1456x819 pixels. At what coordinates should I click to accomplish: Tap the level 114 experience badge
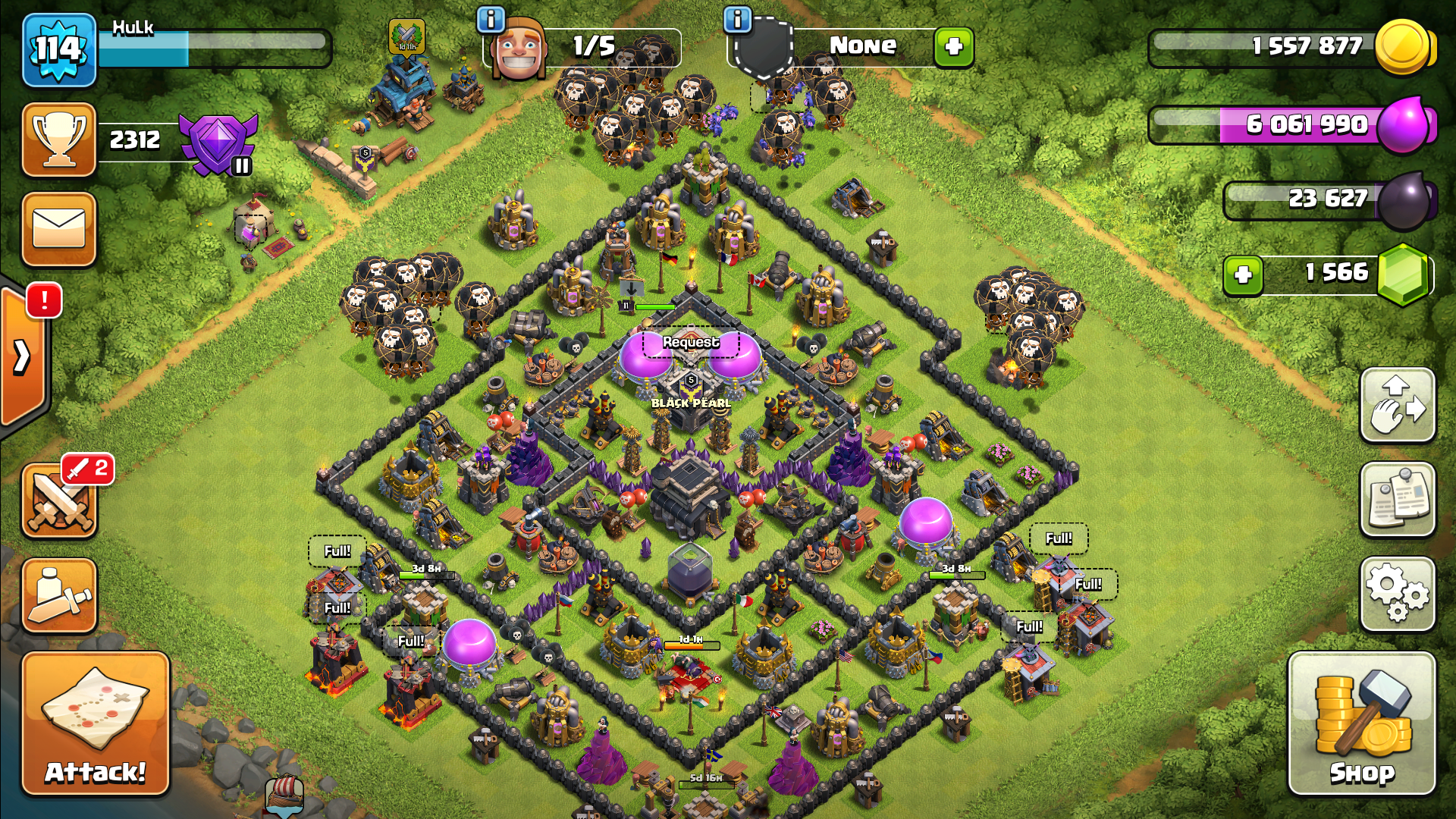pos(59,50)
